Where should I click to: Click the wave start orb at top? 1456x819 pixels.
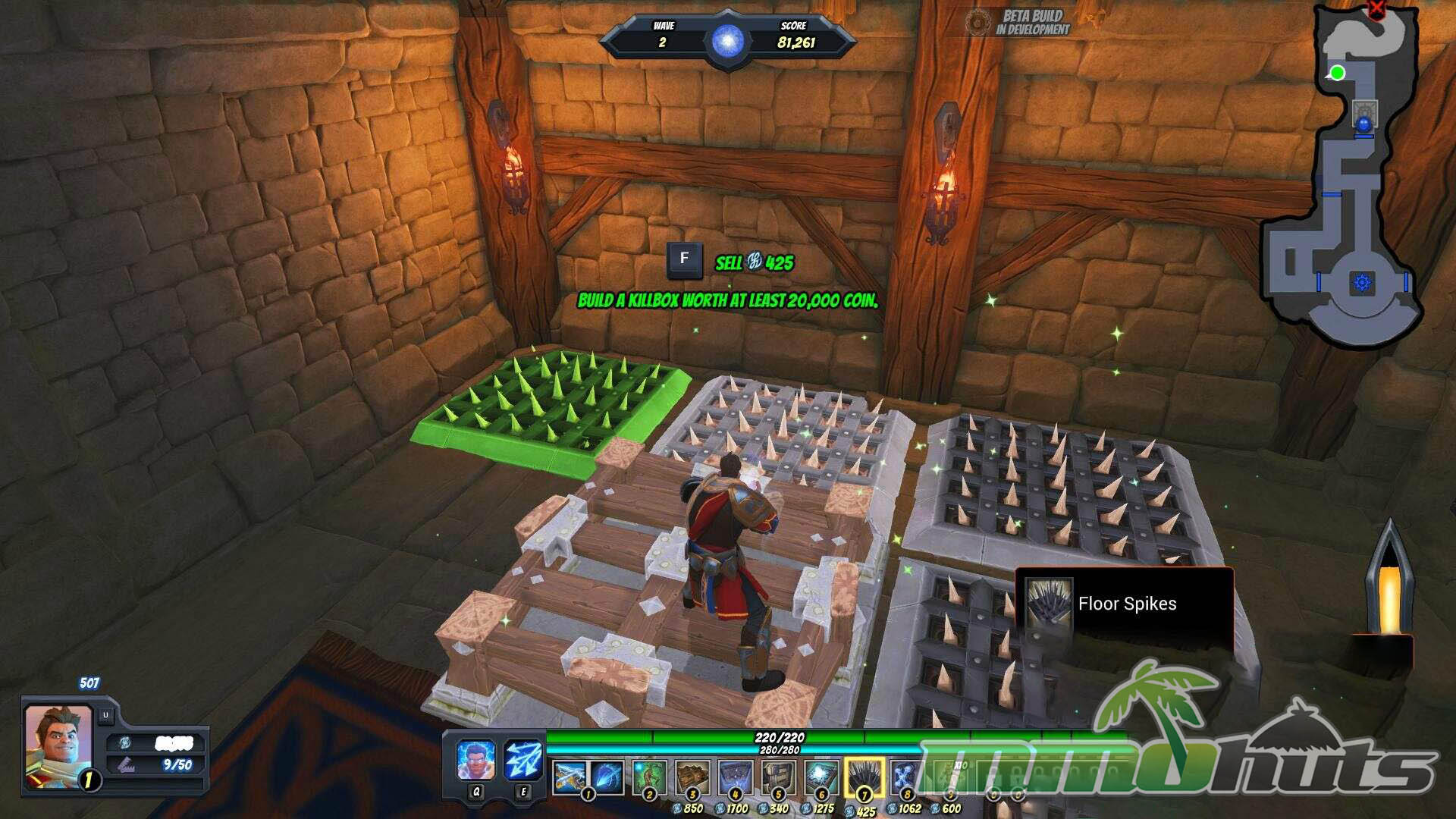[x=727, y=39]
